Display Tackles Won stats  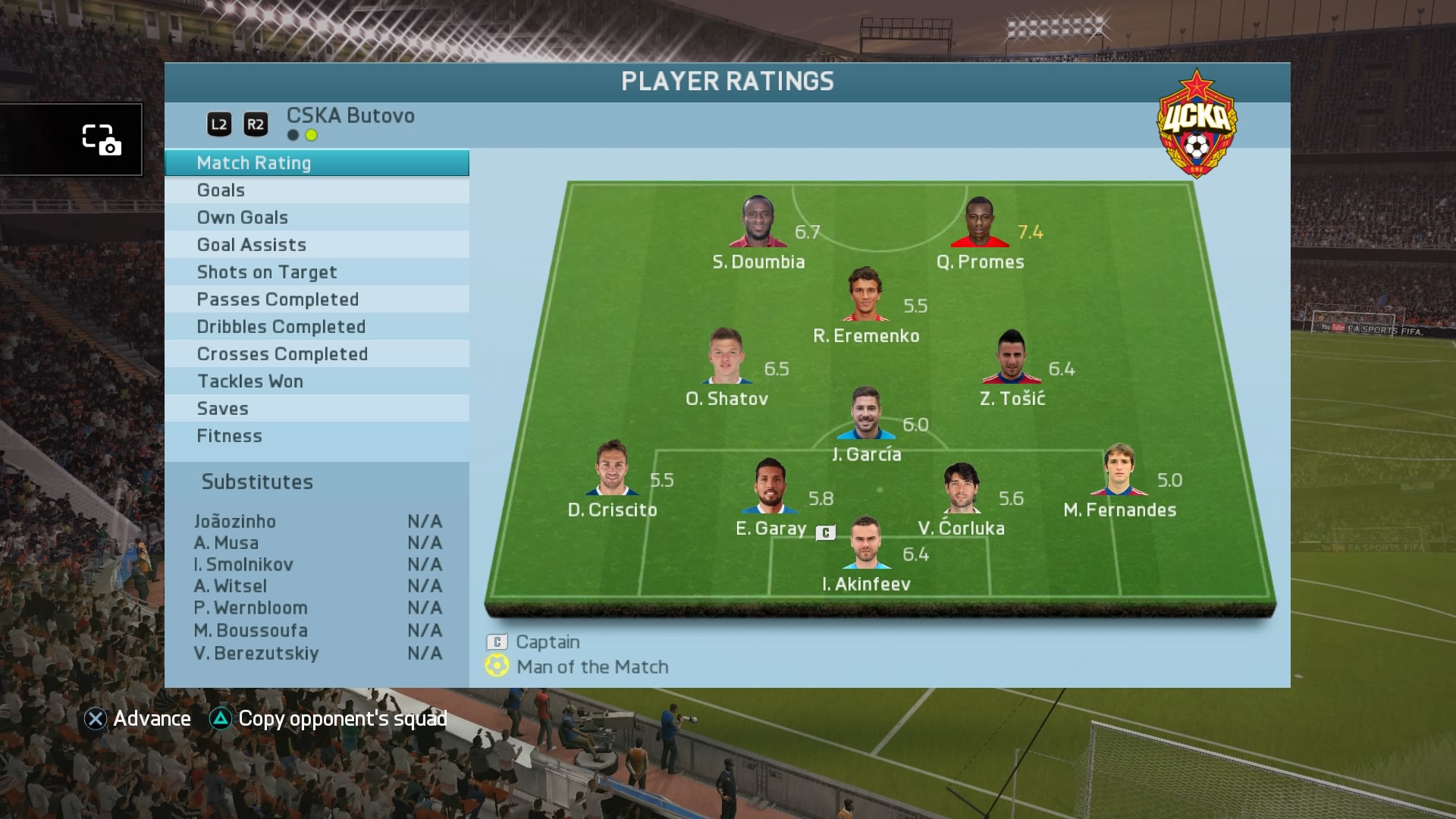tap(316, 381)
